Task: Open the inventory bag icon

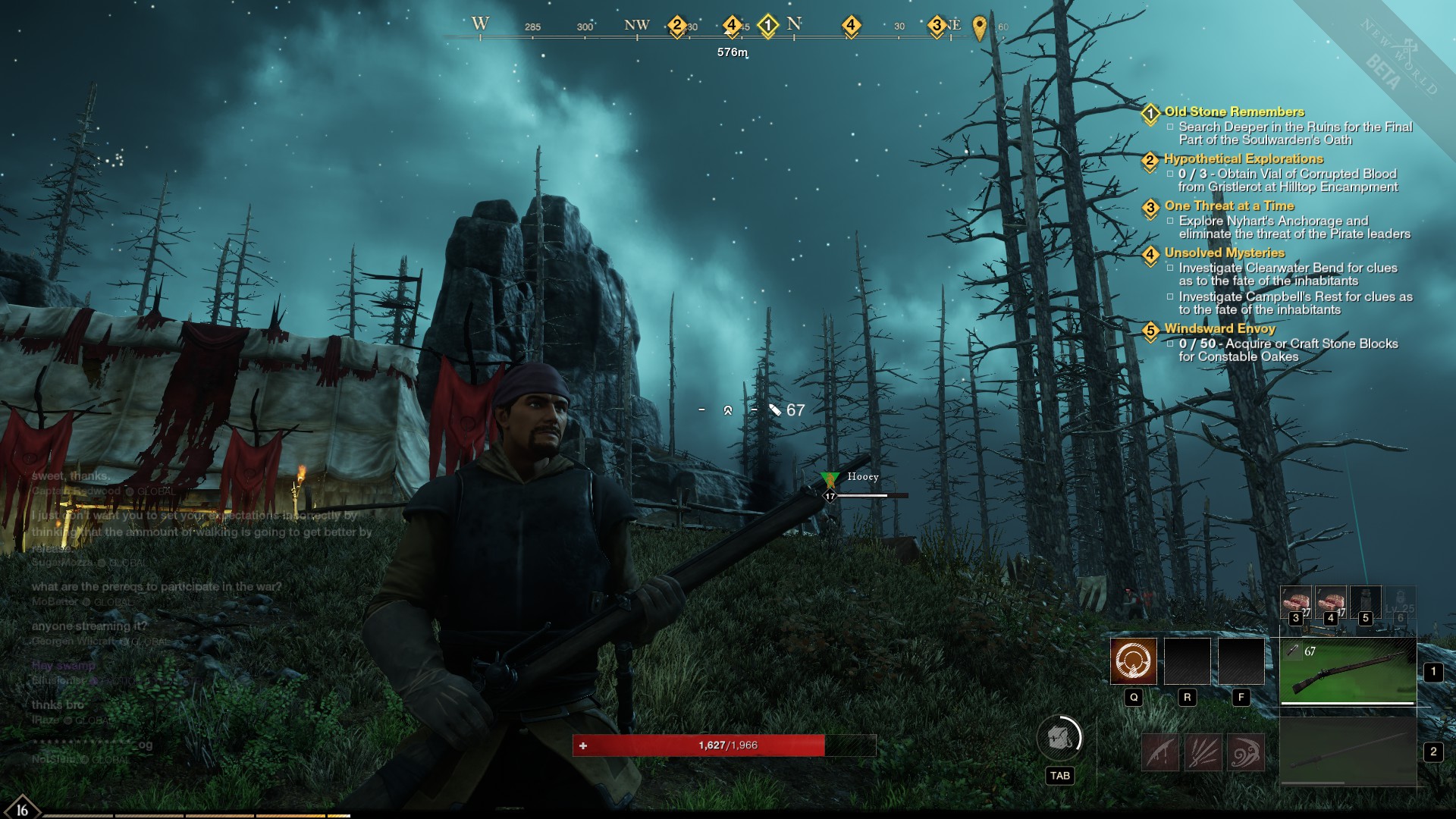Action: pyautogui.click(x=1059, y=737)
